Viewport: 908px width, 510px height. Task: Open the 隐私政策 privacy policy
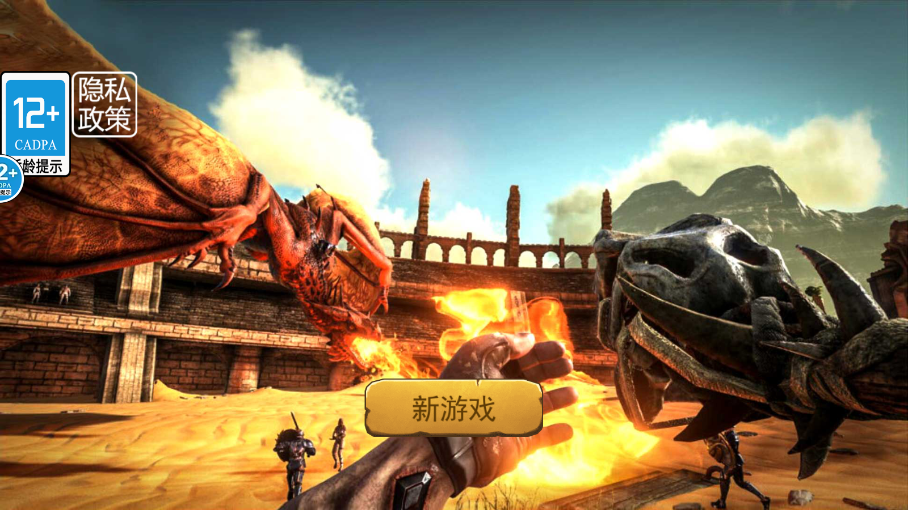point(104,105)
